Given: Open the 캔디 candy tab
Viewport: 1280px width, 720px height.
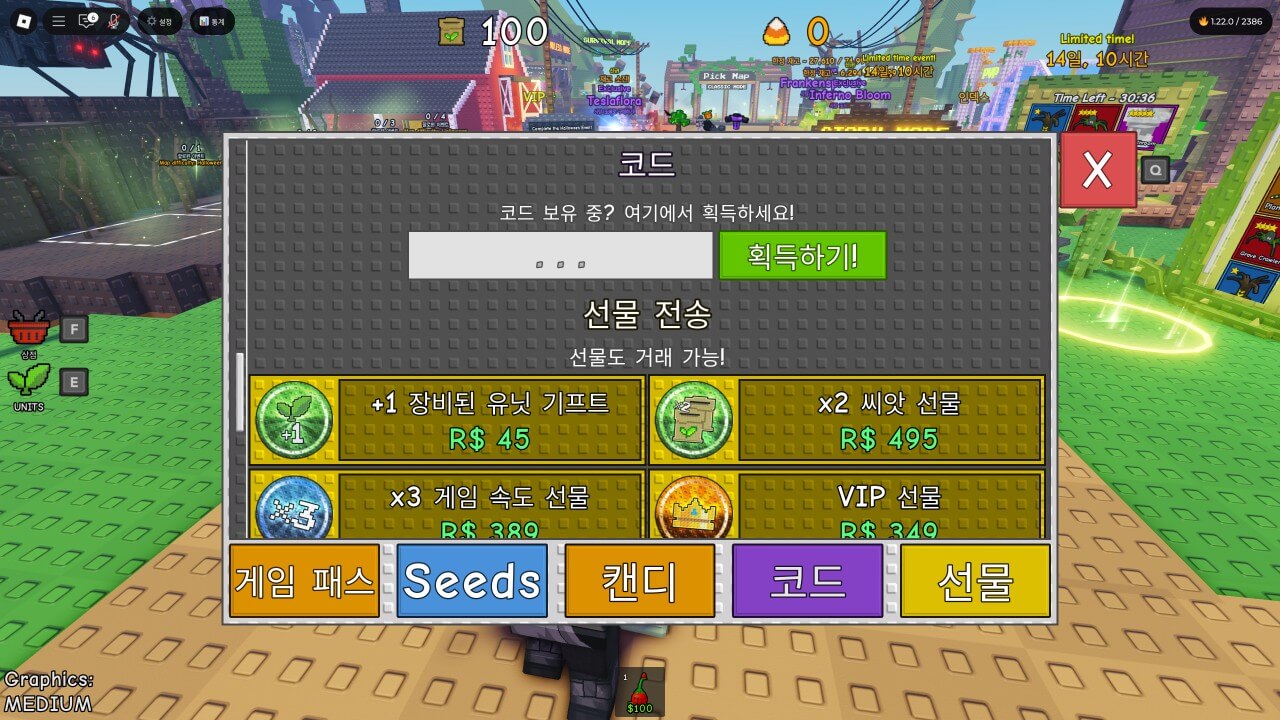Looking at the screenshot, I should click(x=639, y=578).
